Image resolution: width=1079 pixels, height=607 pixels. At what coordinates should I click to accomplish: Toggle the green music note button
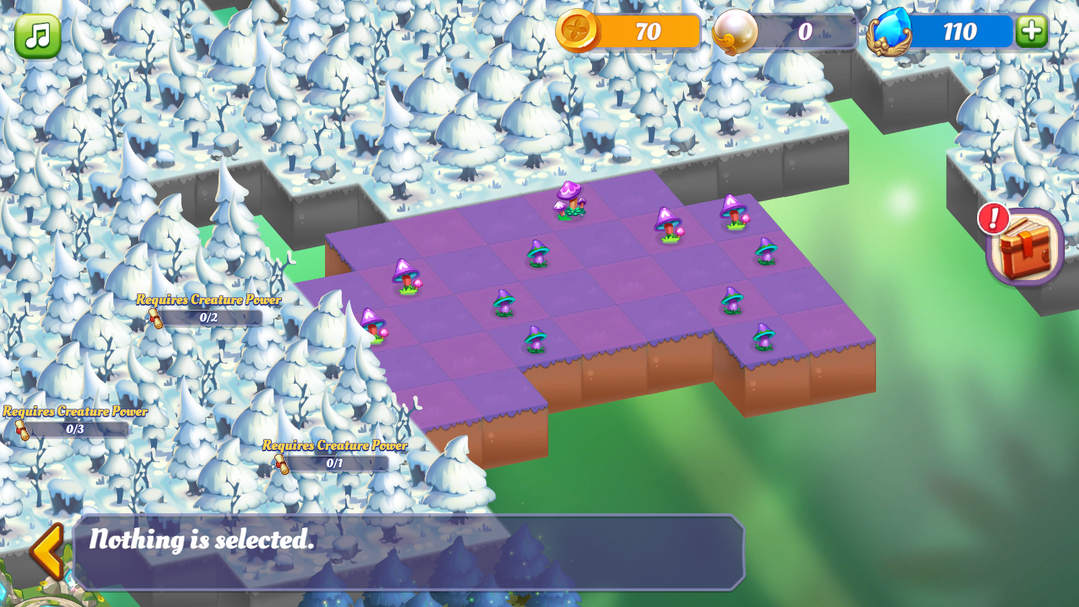point(37,36)
